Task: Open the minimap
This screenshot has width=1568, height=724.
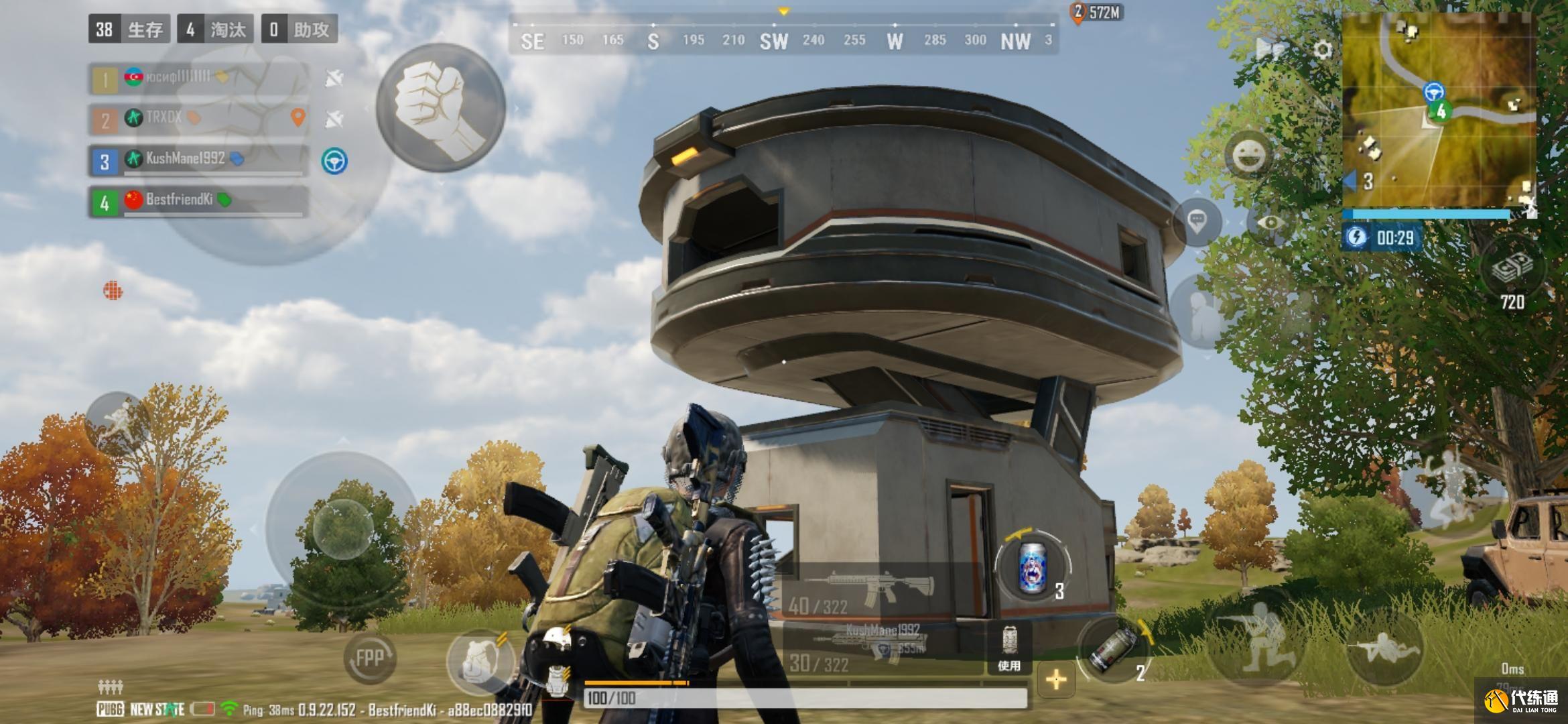Action: (1439, 111)
